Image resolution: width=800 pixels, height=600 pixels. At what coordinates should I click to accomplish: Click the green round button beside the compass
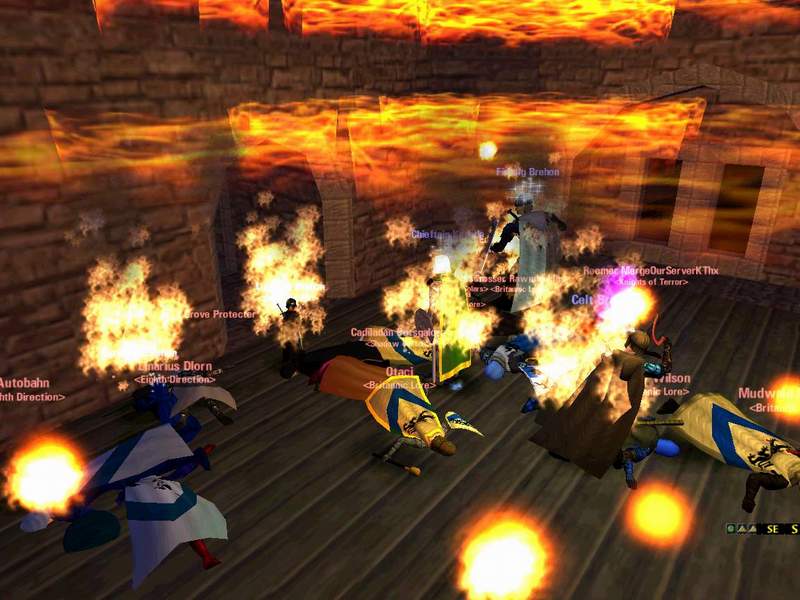(731, 528)
